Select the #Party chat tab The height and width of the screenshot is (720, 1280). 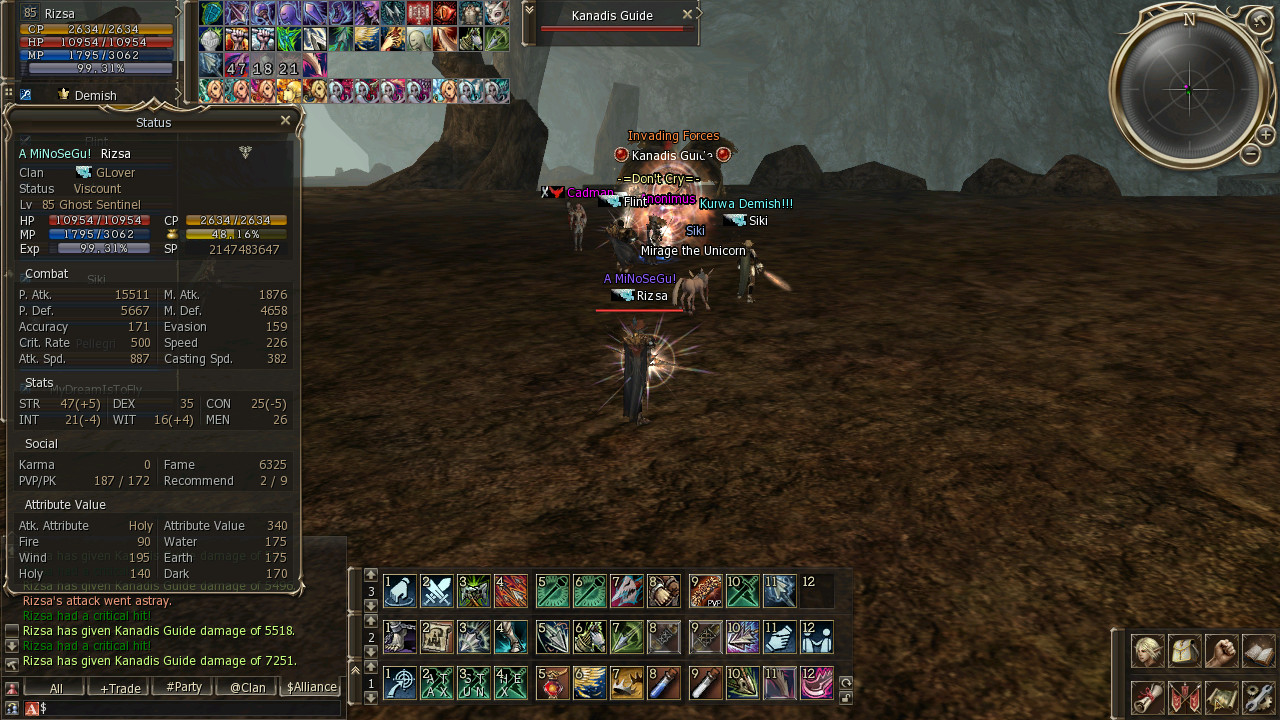coord(184,688)
